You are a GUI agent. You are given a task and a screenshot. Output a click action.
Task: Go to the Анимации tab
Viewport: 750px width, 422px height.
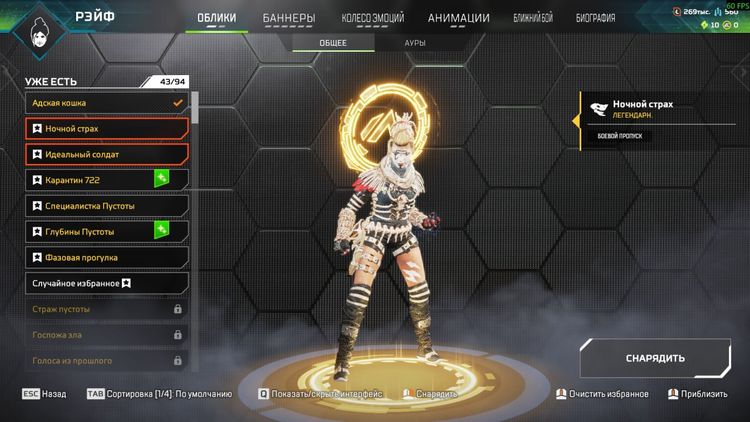click(x=458, y=18)
